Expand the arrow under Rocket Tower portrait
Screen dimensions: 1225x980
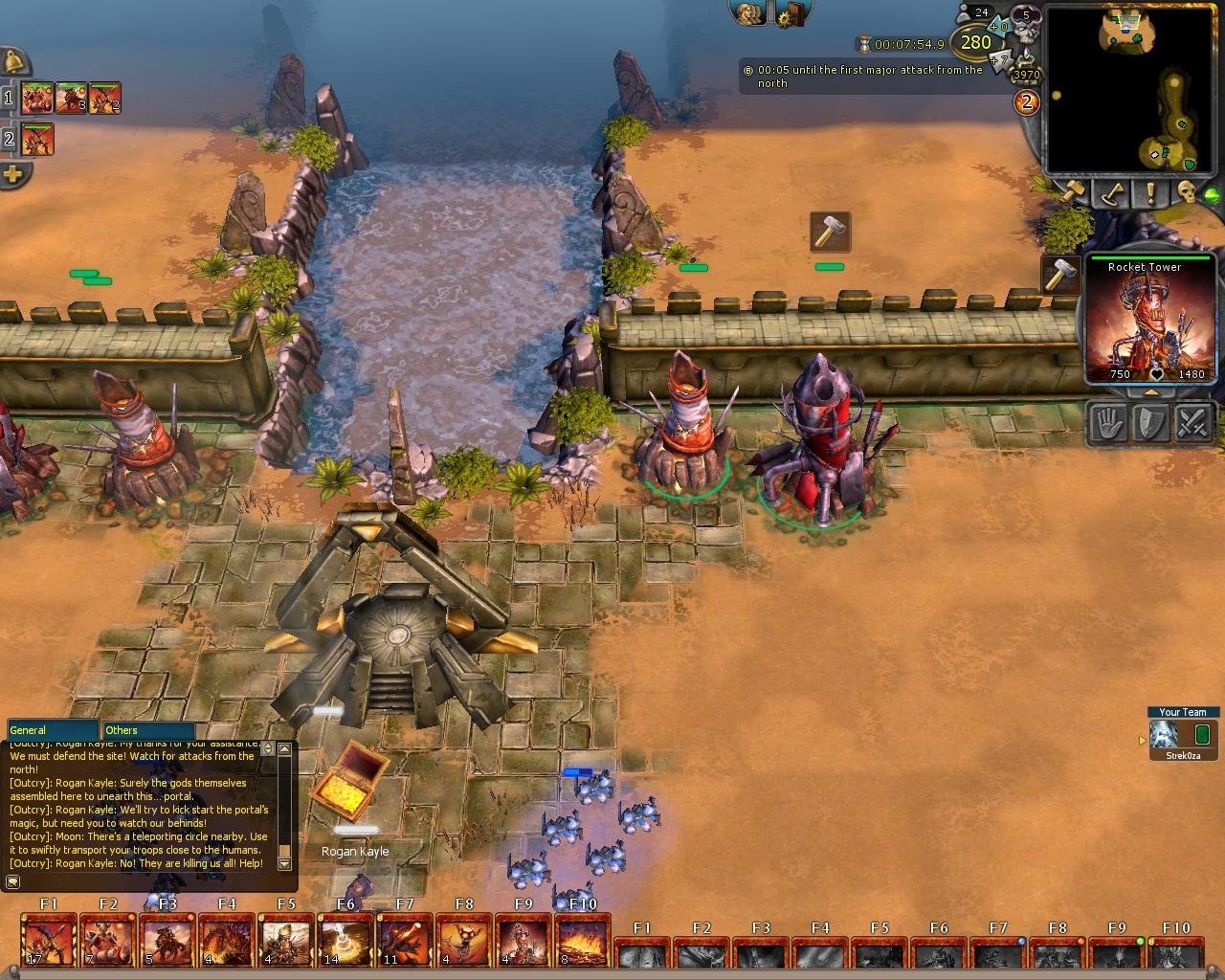coord(1149,391)
